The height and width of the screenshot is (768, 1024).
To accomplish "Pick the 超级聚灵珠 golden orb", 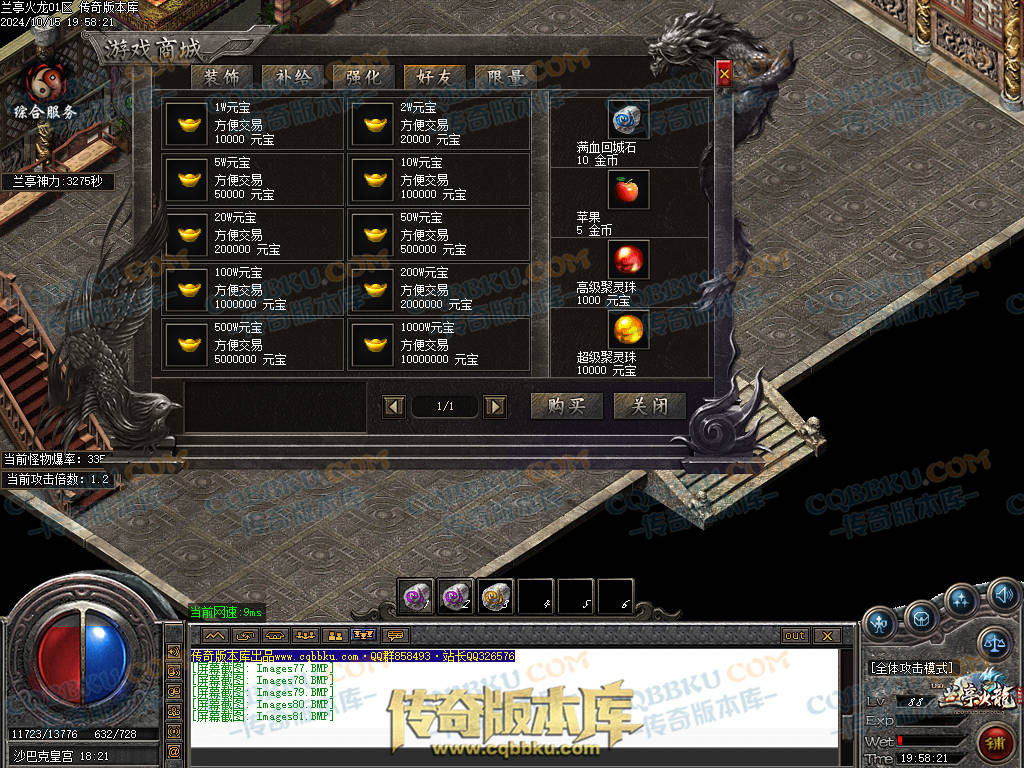I will click(x=628, y=329).
